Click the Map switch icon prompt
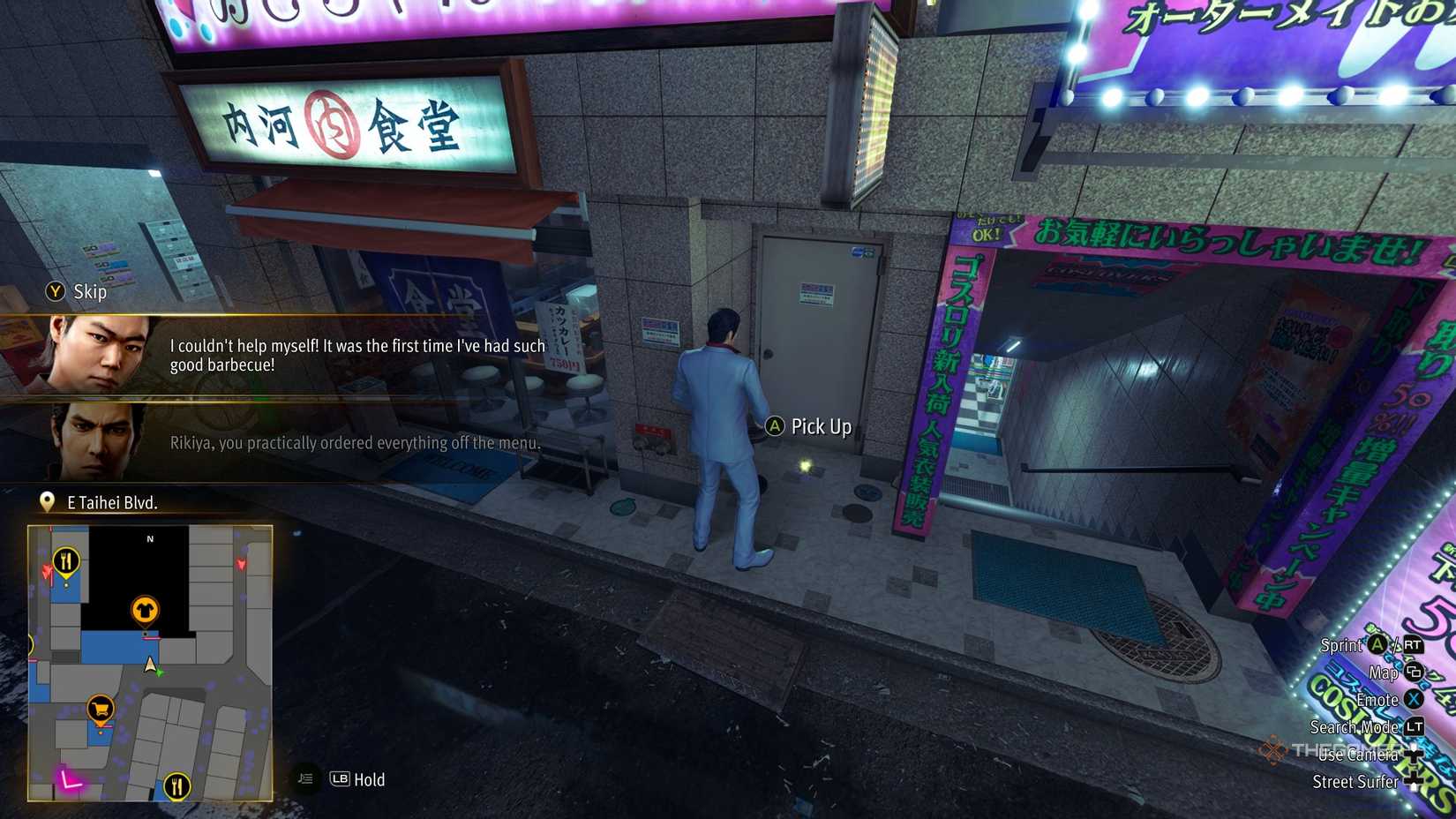The image size is (1456, 819). (x=1413, y=673)
